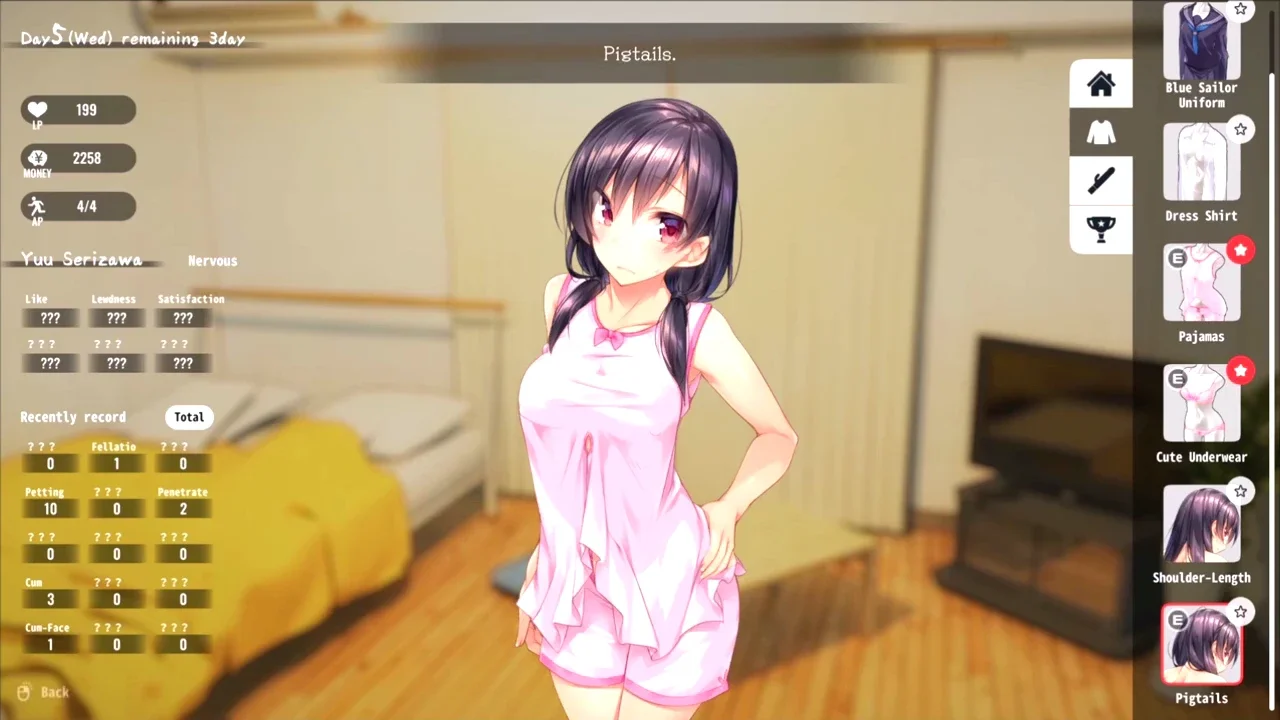Star the Pigtails hairstyle

1241,611
